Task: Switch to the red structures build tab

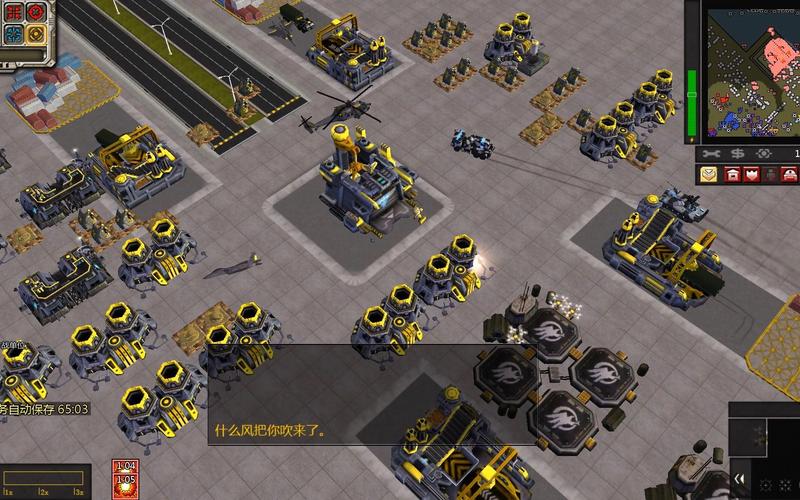Action: 732,175
